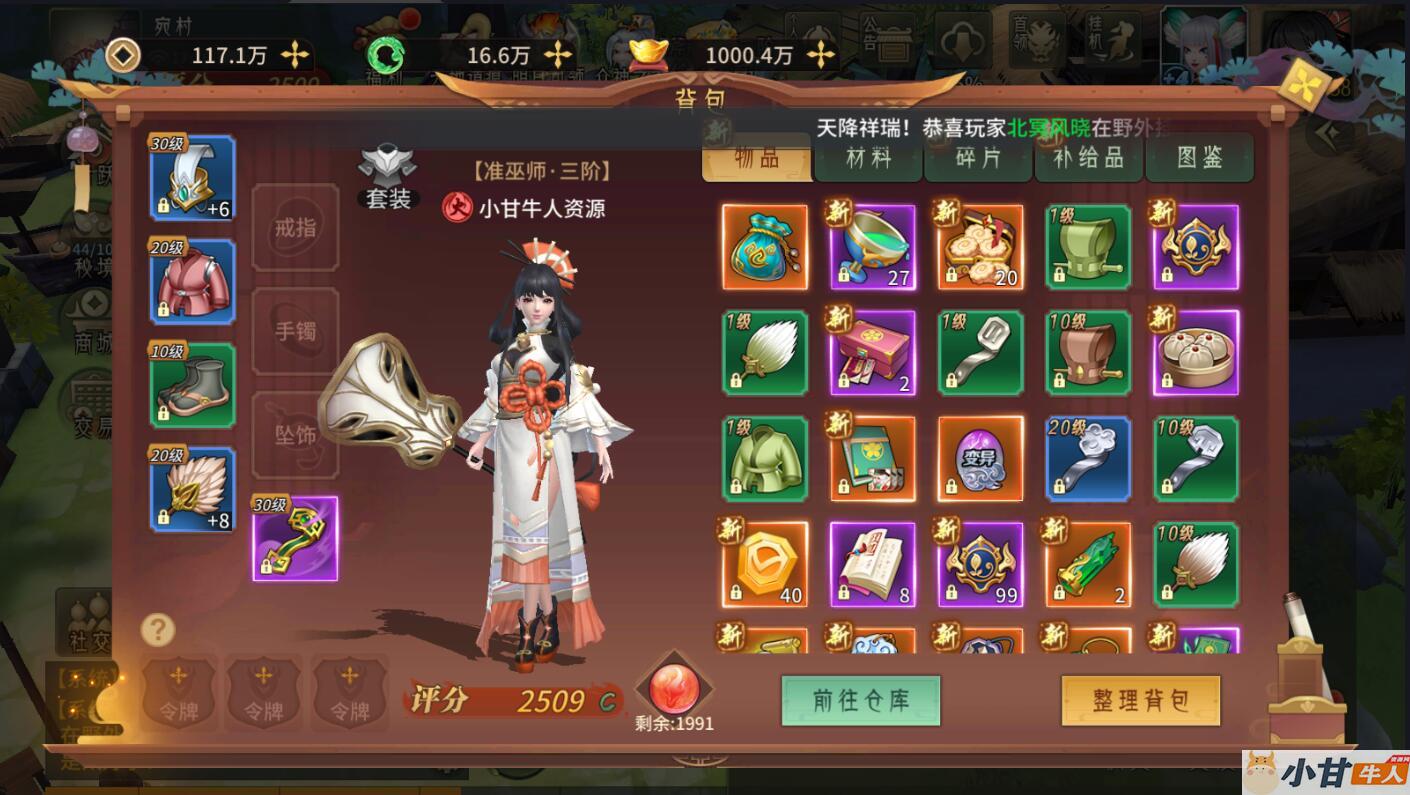Choose the 变异 mutant egg item
The width and height of the screenshot is (1410, 795).
[x=981, y=458]
